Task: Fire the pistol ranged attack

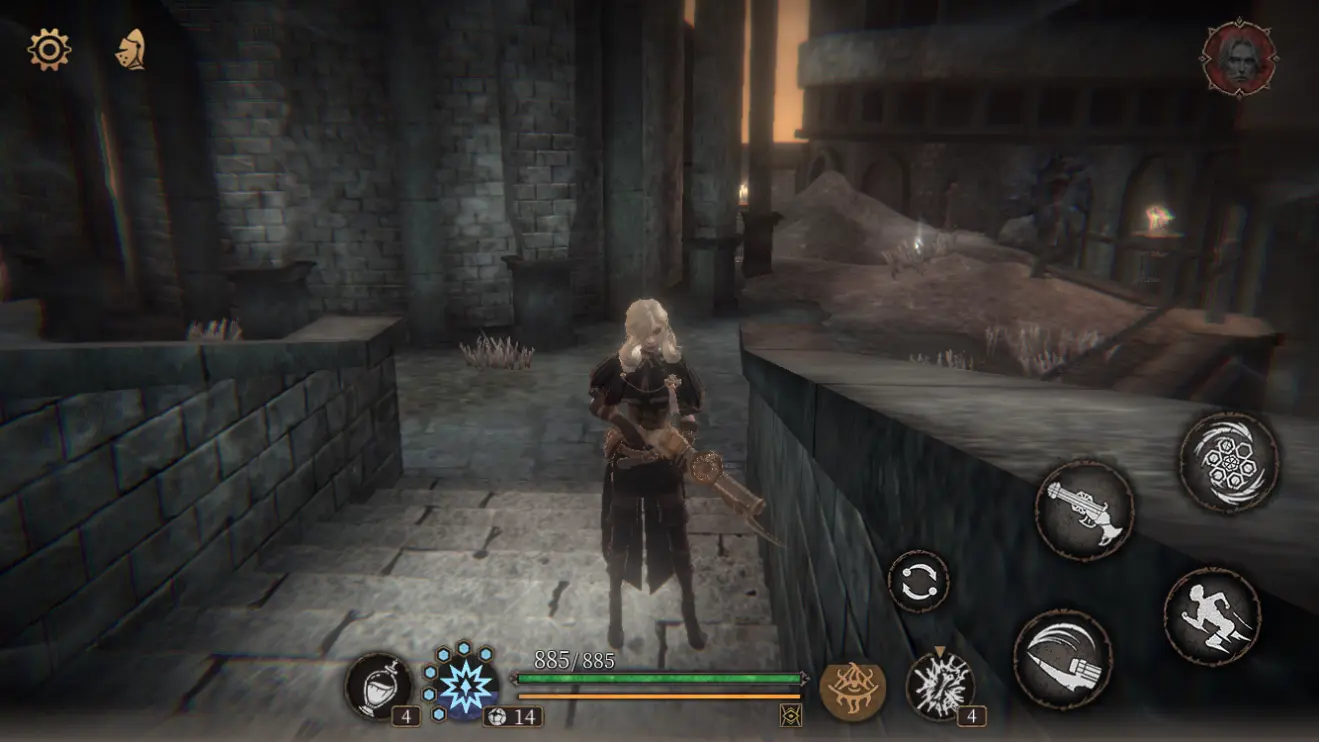Action: pos(1084,510)
